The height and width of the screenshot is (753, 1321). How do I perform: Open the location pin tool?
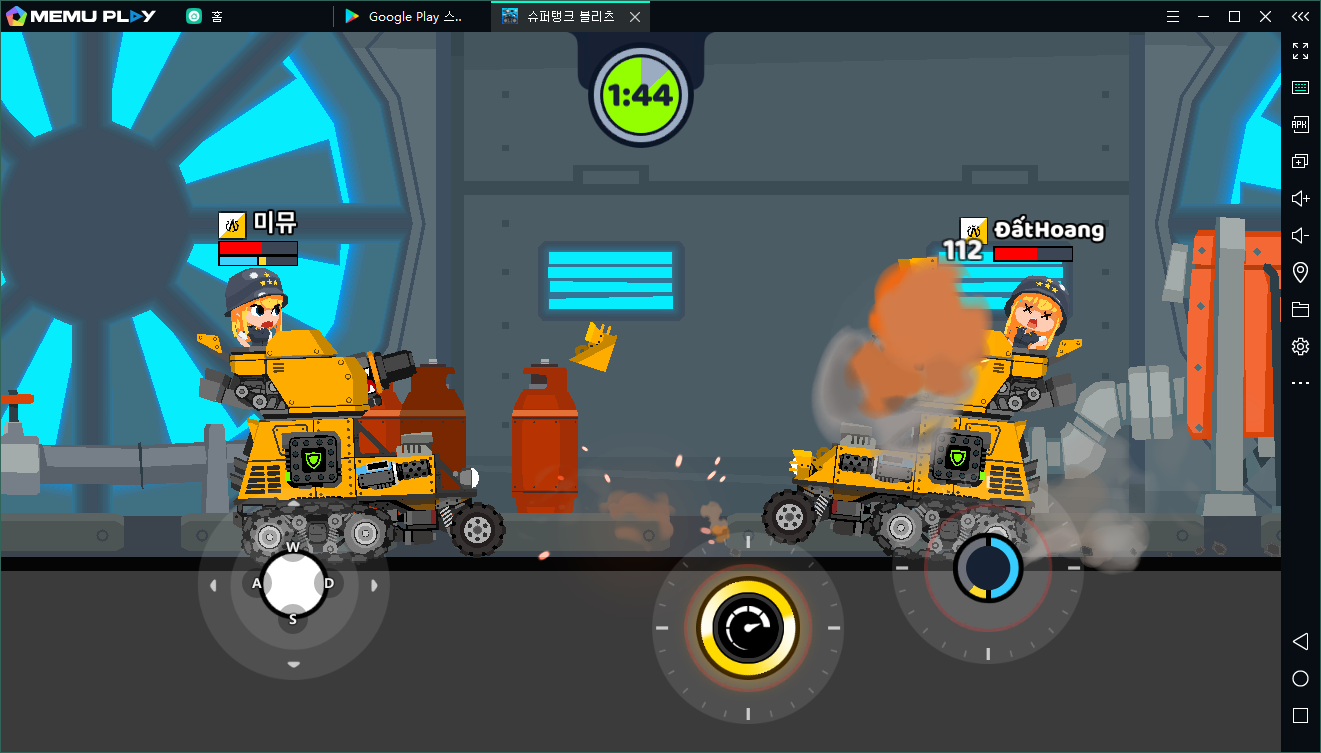tap(1300, 273)
